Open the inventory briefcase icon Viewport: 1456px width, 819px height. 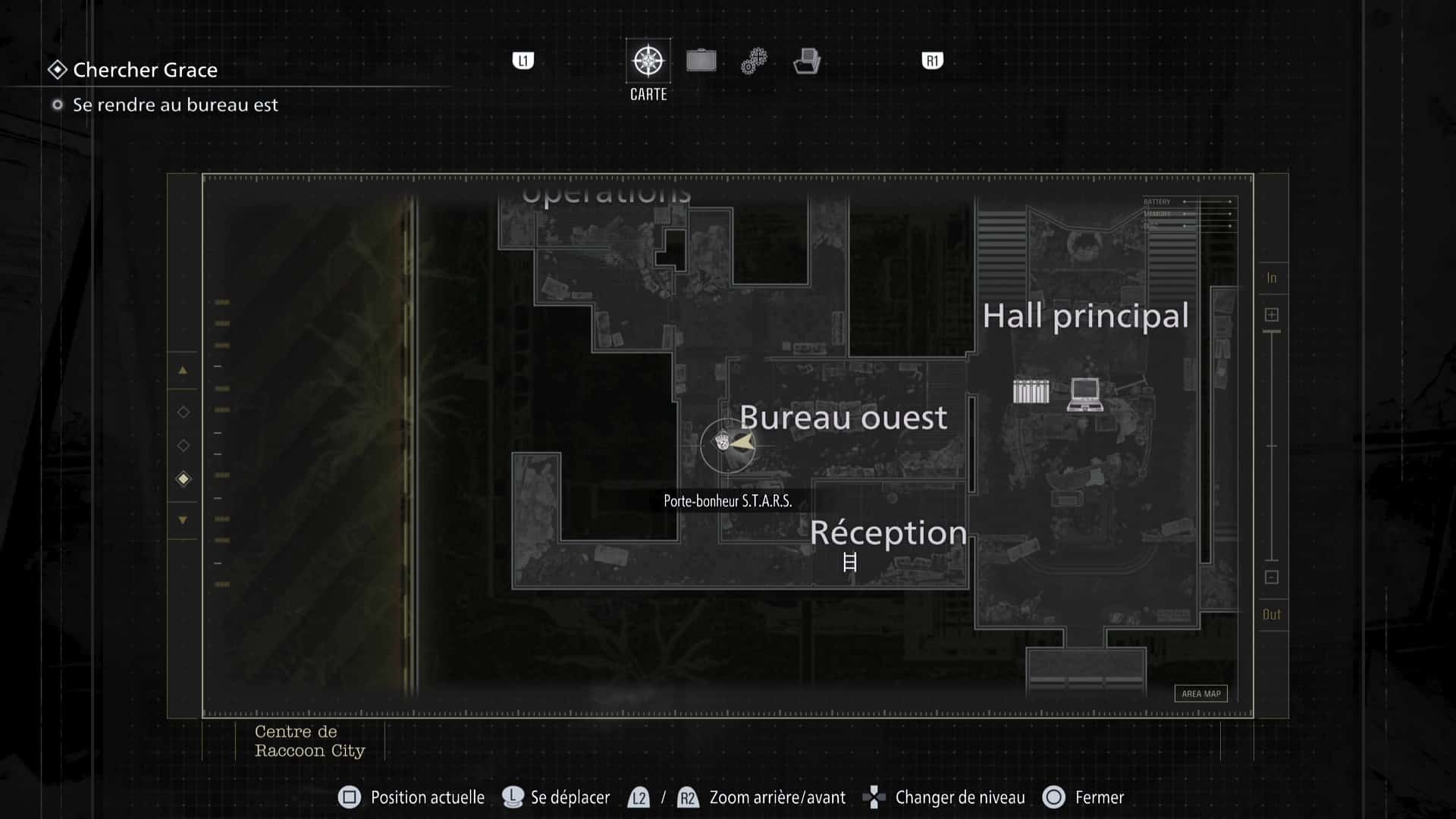click(x=701, y=61)
